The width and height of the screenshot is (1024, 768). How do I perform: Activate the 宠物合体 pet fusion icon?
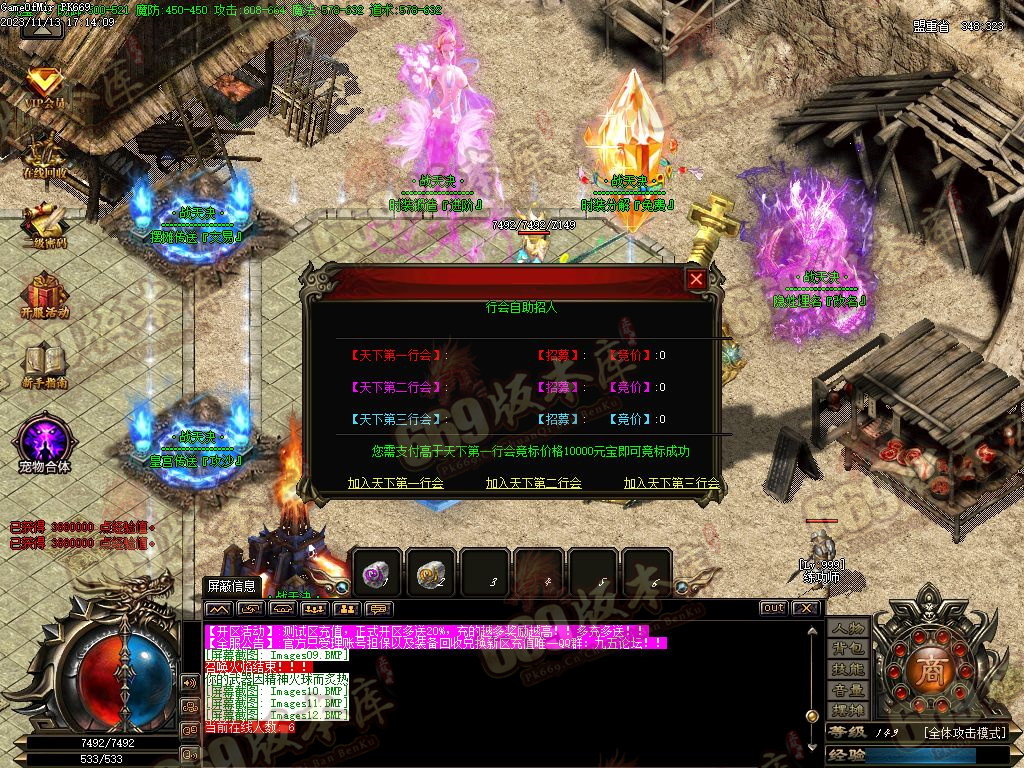[45, 443]
